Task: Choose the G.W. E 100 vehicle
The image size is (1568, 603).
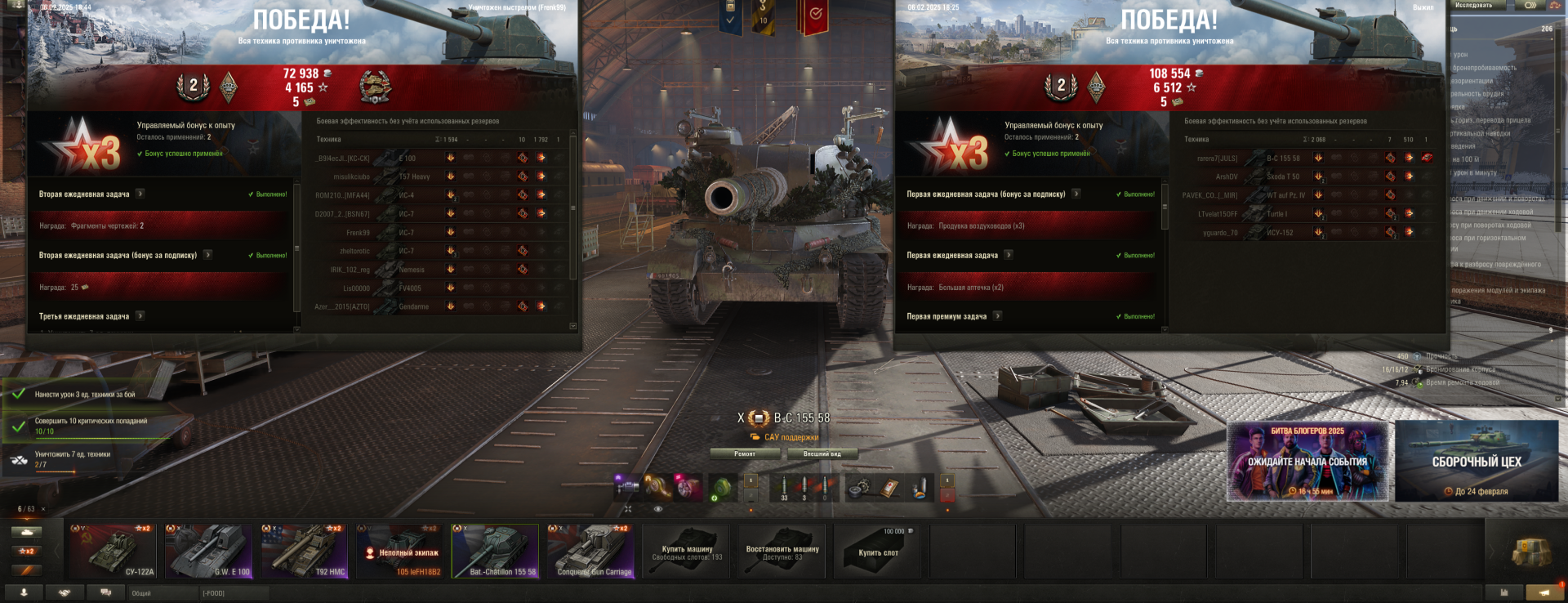Action: coord(208,552)
